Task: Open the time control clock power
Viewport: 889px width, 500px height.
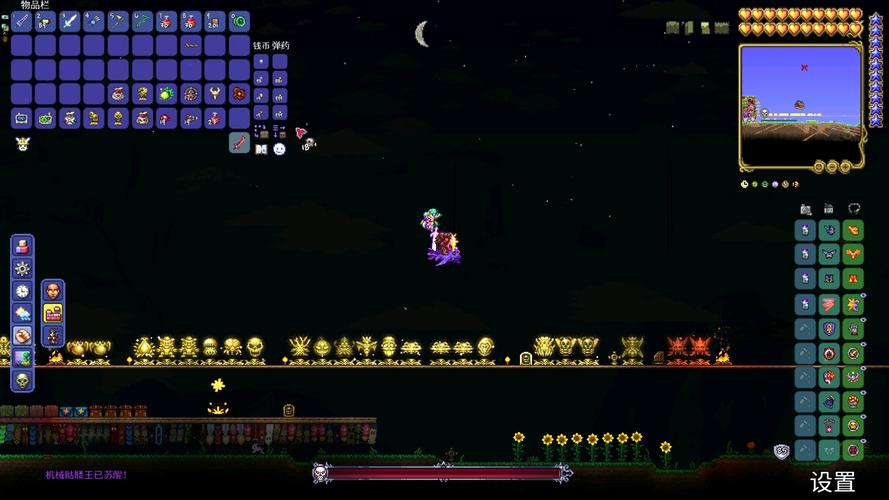Action: [x=22, y=290]
